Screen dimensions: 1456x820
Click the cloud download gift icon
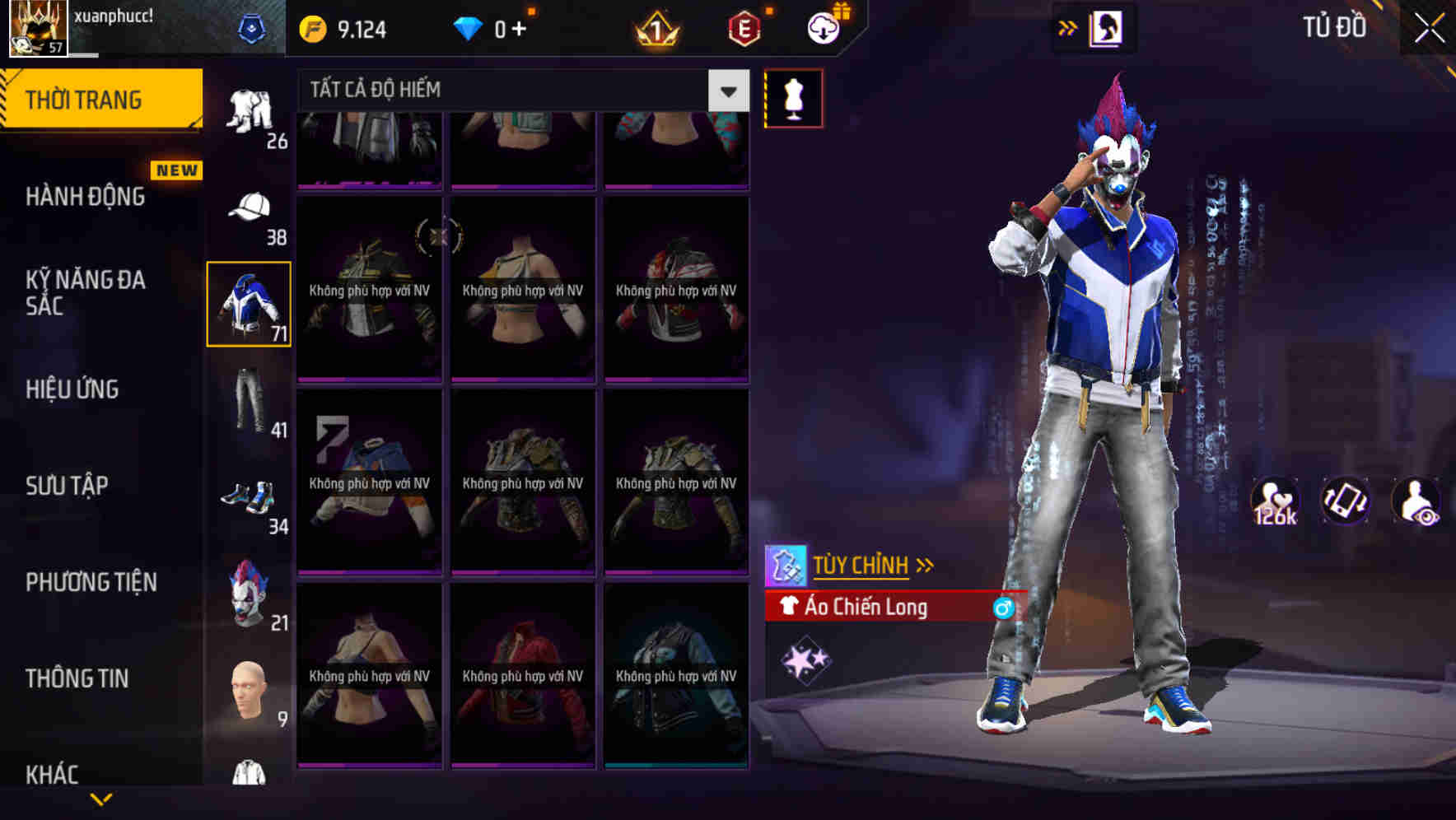[823, 27]
